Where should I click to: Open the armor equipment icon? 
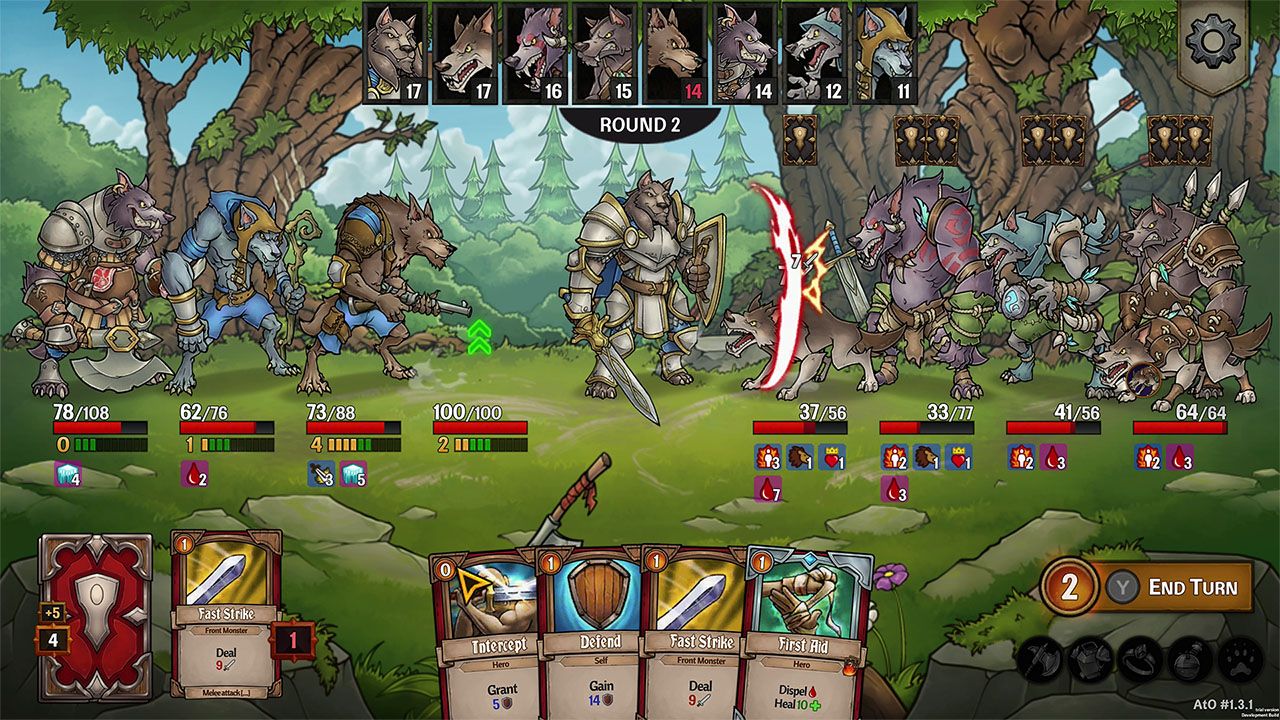pos(1090,658)
